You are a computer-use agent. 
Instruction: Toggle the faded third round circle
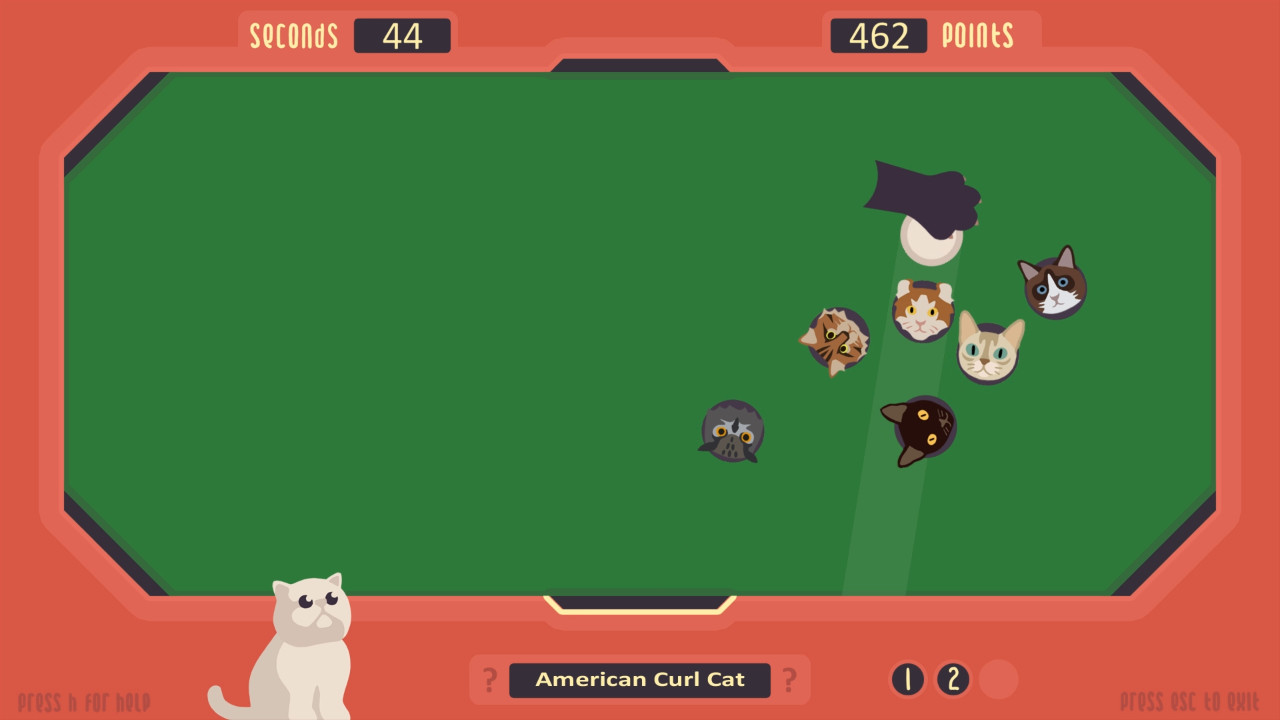998,679
